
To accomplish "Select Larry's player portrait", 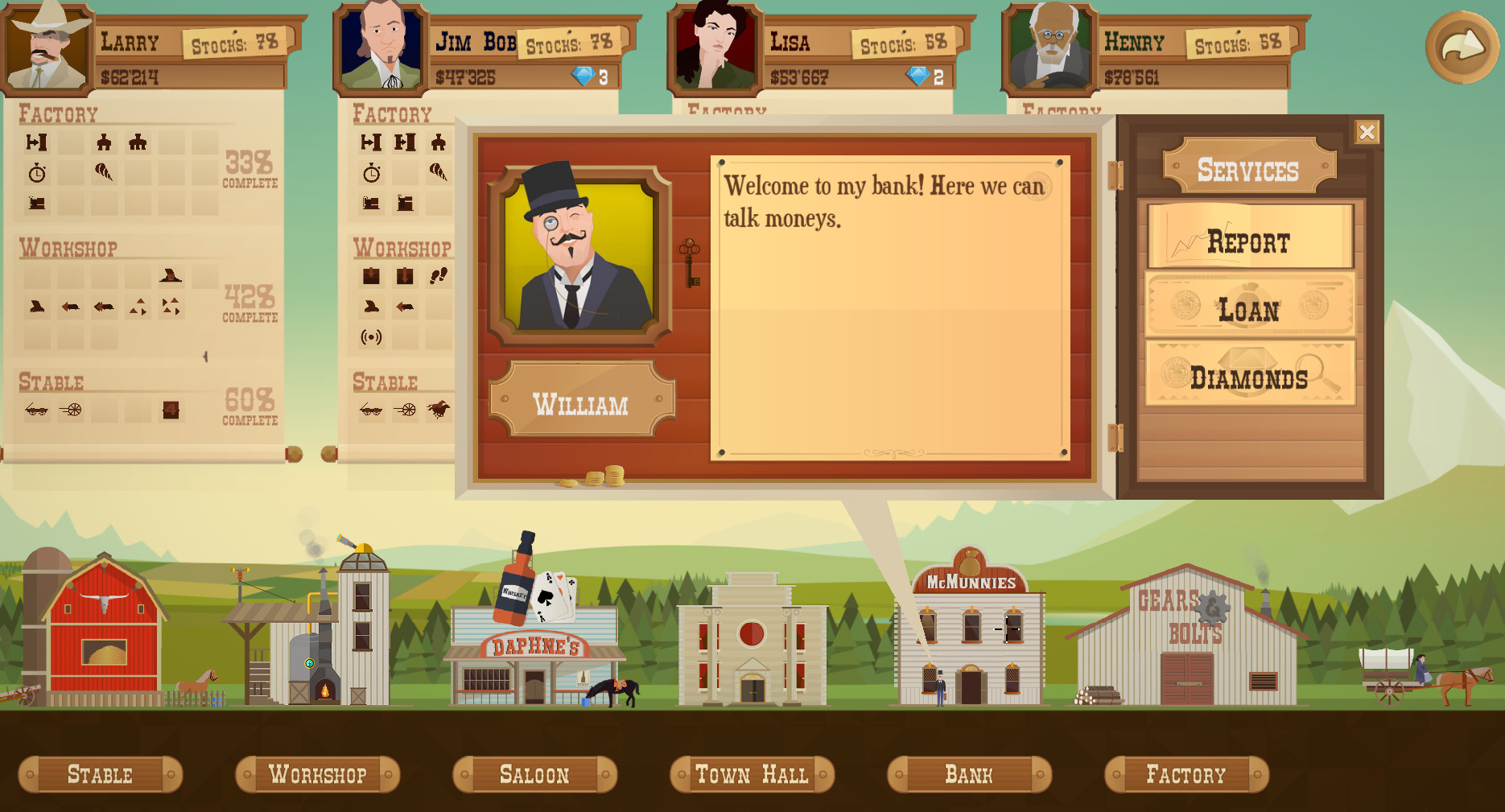I will [47, 47].
